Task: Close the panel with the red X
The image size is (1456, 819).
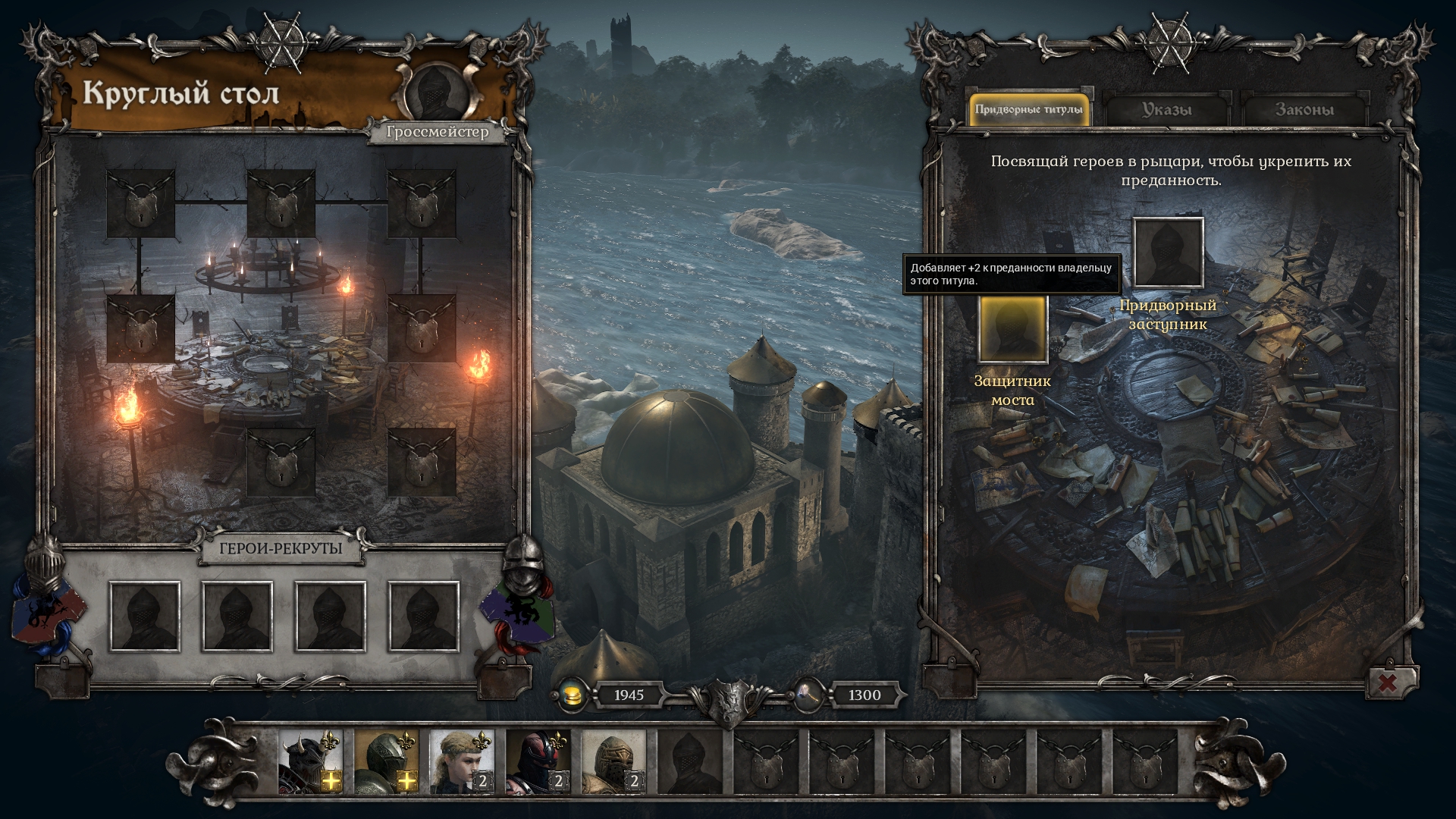Action: tap(1387, 682)
